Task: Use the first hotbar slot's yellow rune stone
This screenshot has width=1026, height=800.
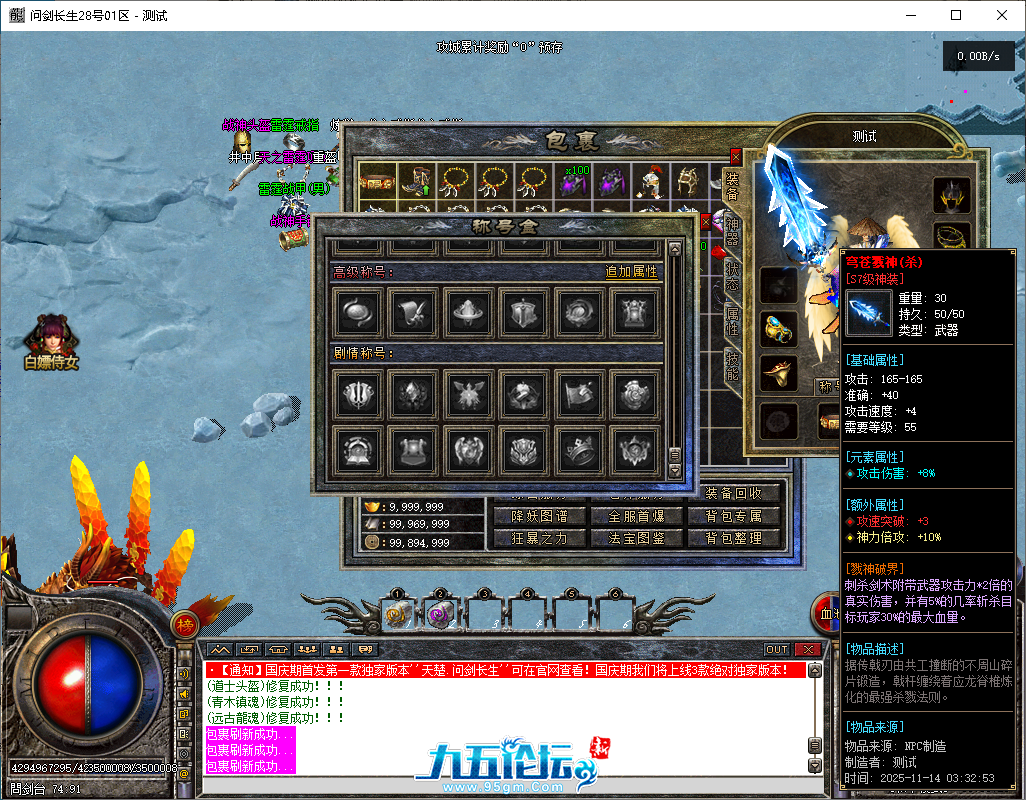Action: coord(396,614)
